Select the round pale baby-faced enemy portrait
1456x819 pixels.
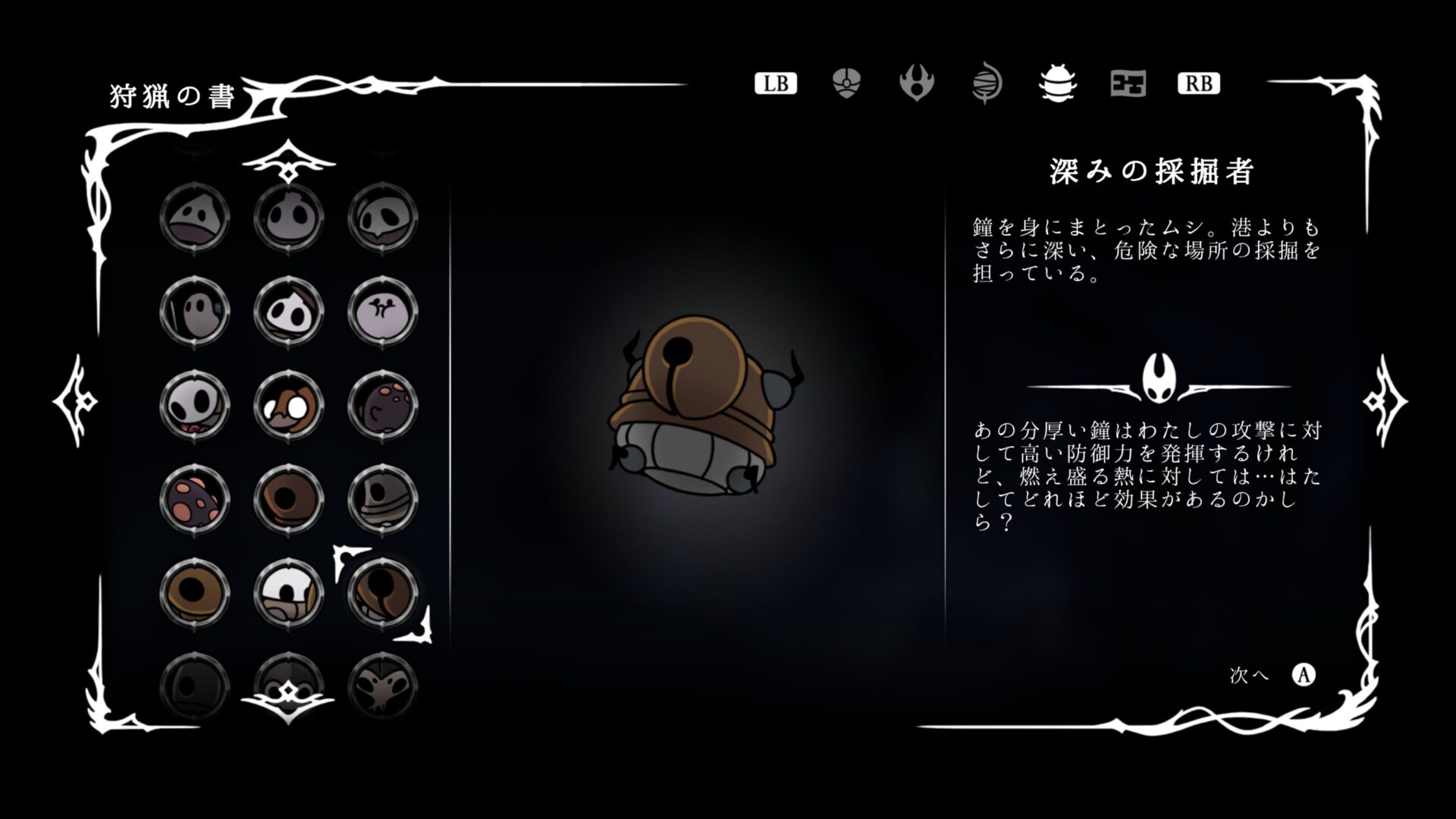288,220
